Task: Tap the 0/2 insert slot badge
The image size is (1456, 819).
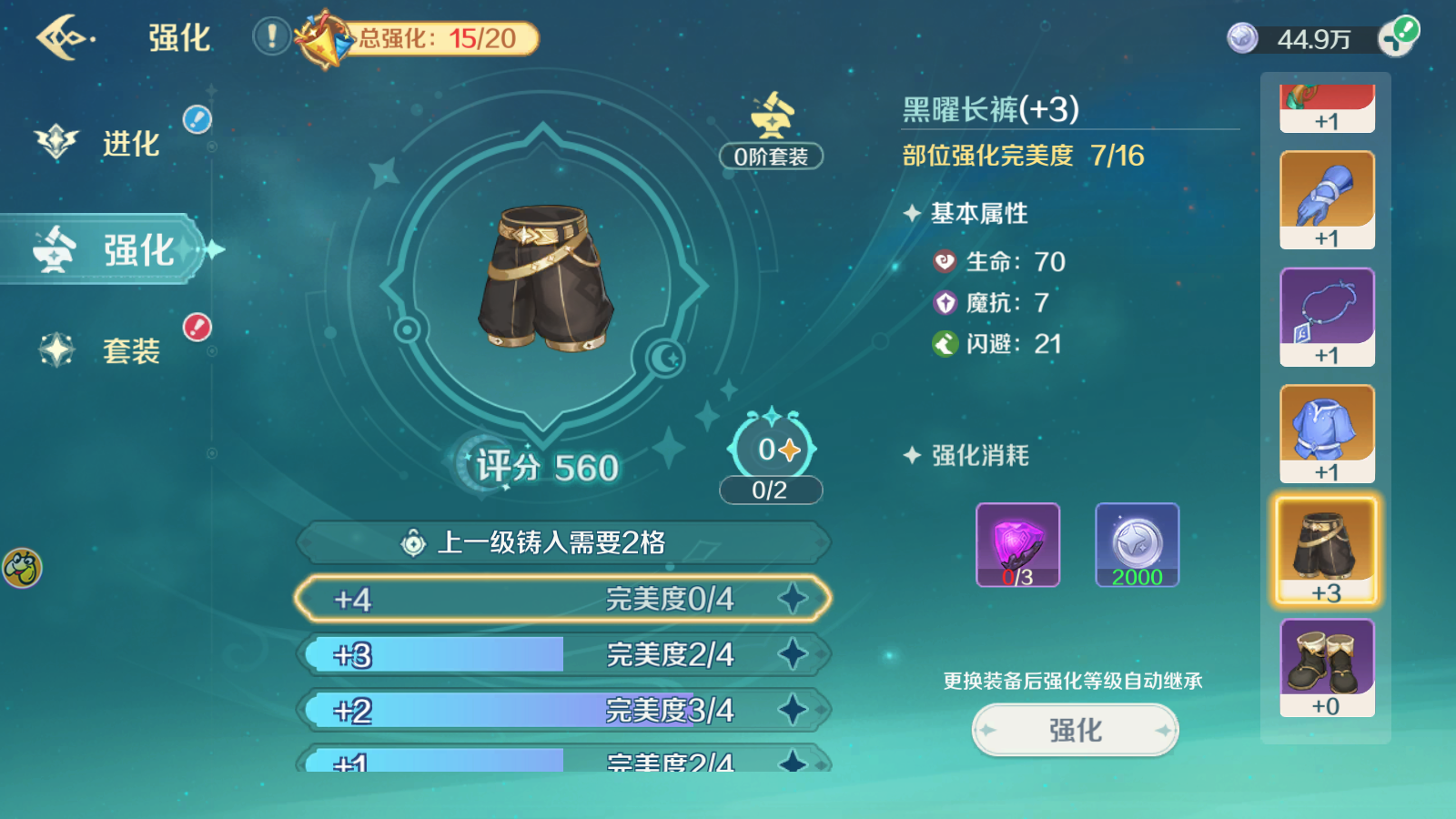Action: pos(770,489)
